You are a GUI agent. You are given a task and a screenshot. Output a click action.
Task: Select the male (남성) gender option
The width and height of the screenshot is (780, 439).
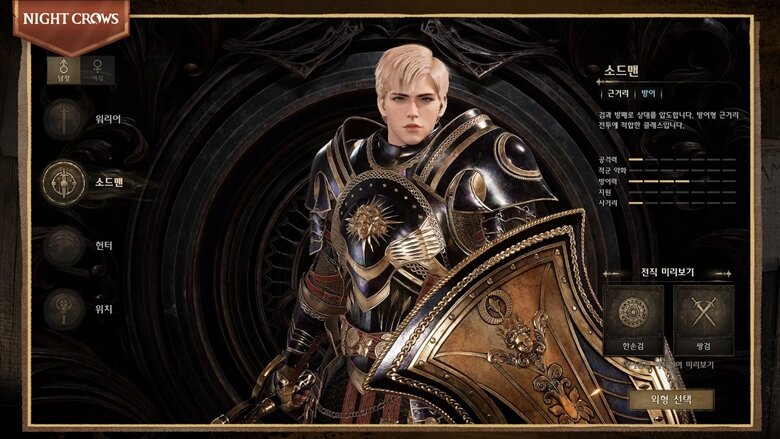63,69
